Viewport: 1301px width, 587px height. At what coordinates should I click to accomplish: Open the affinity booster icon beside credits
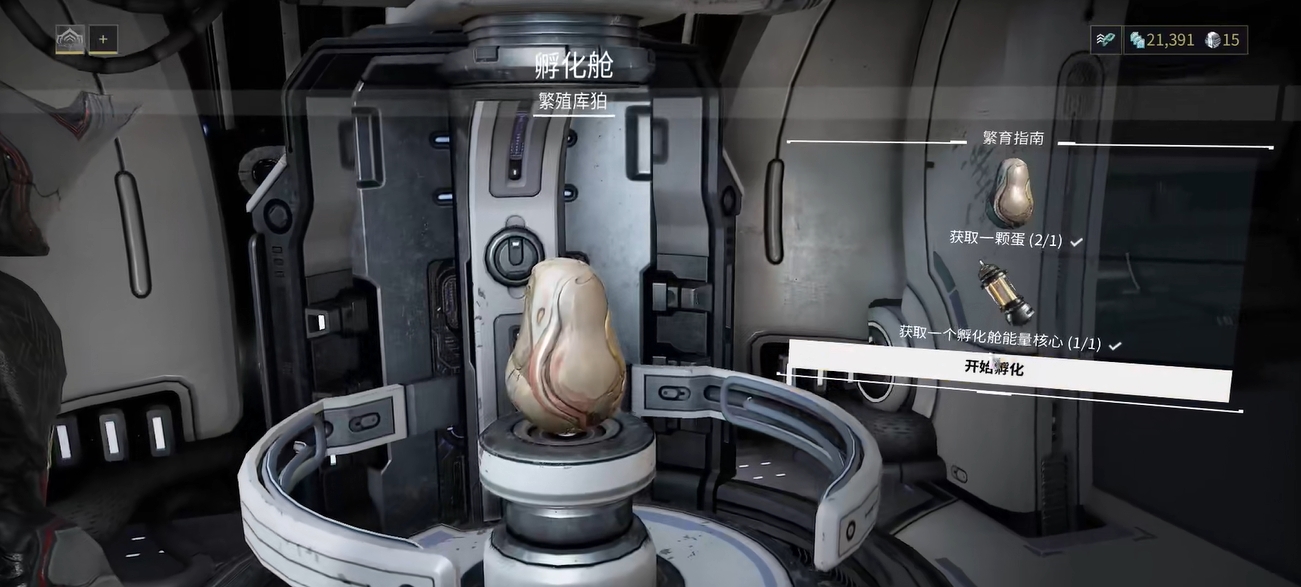1105,40
